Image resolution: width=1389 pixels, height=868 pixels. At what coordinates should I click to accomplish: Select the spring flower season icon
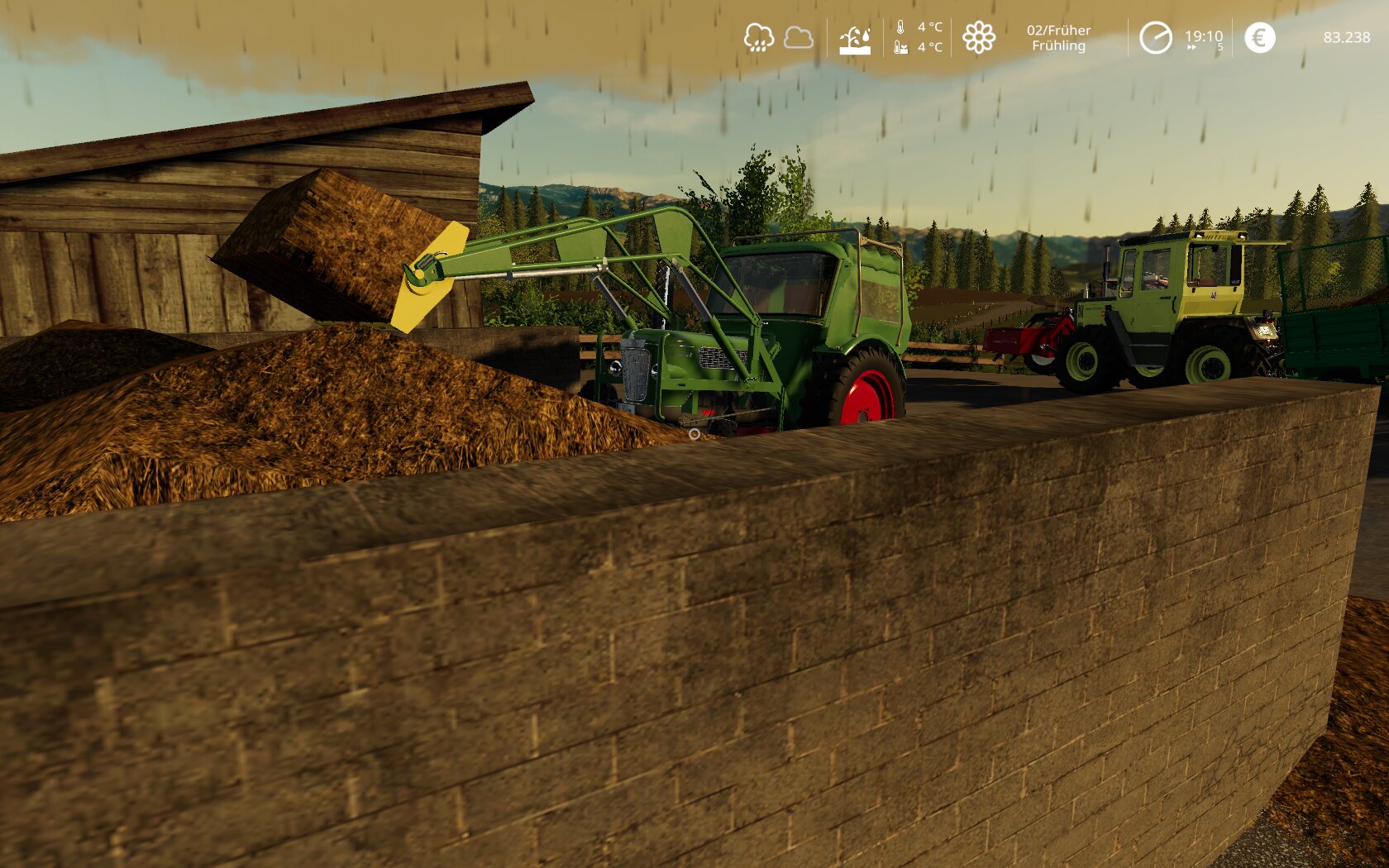pyautogui.click(x=979, y=37)
